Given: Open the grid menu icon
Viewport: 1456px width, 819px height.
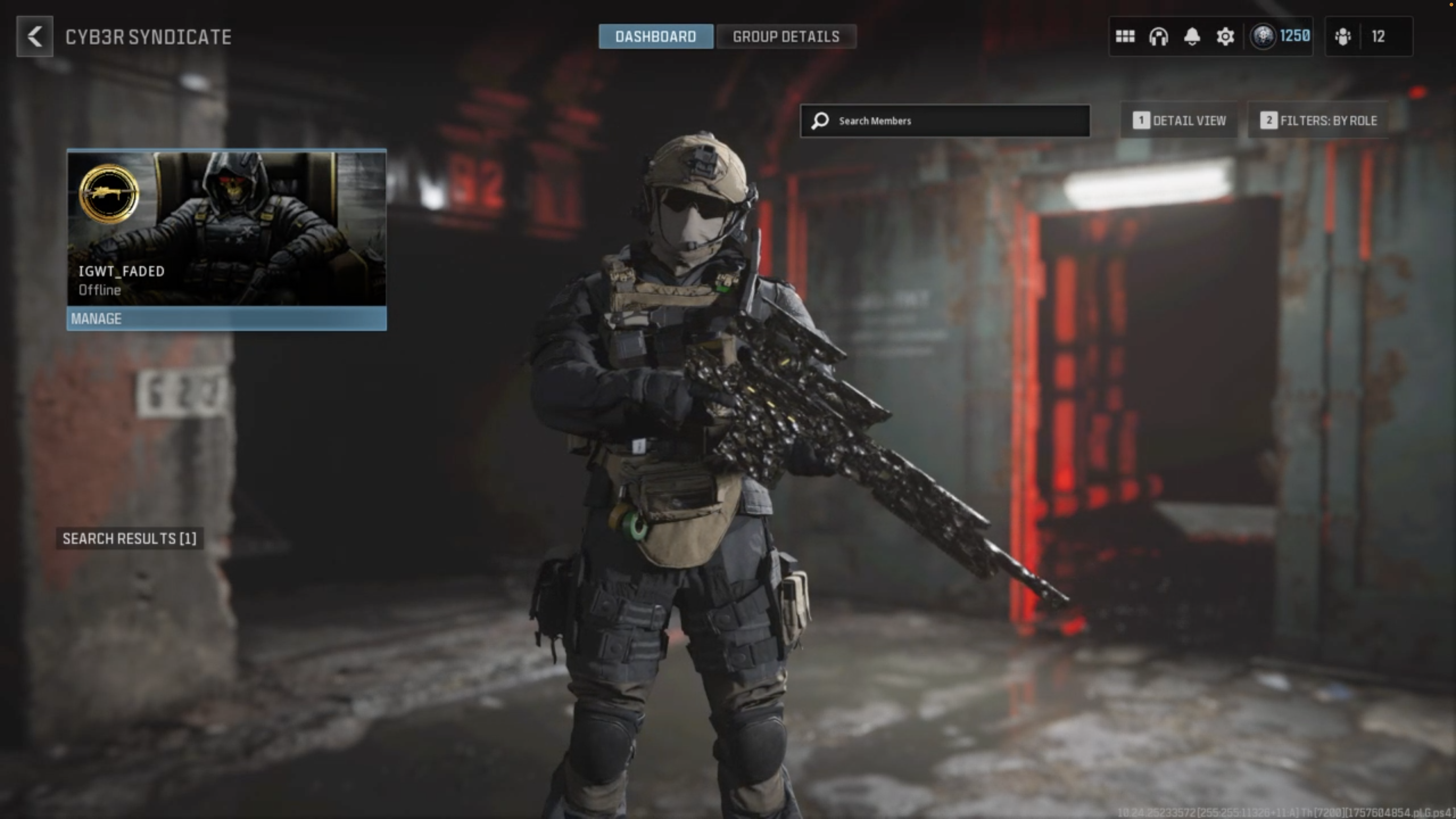Looking at the screenshot, I should click(1125, 37).
